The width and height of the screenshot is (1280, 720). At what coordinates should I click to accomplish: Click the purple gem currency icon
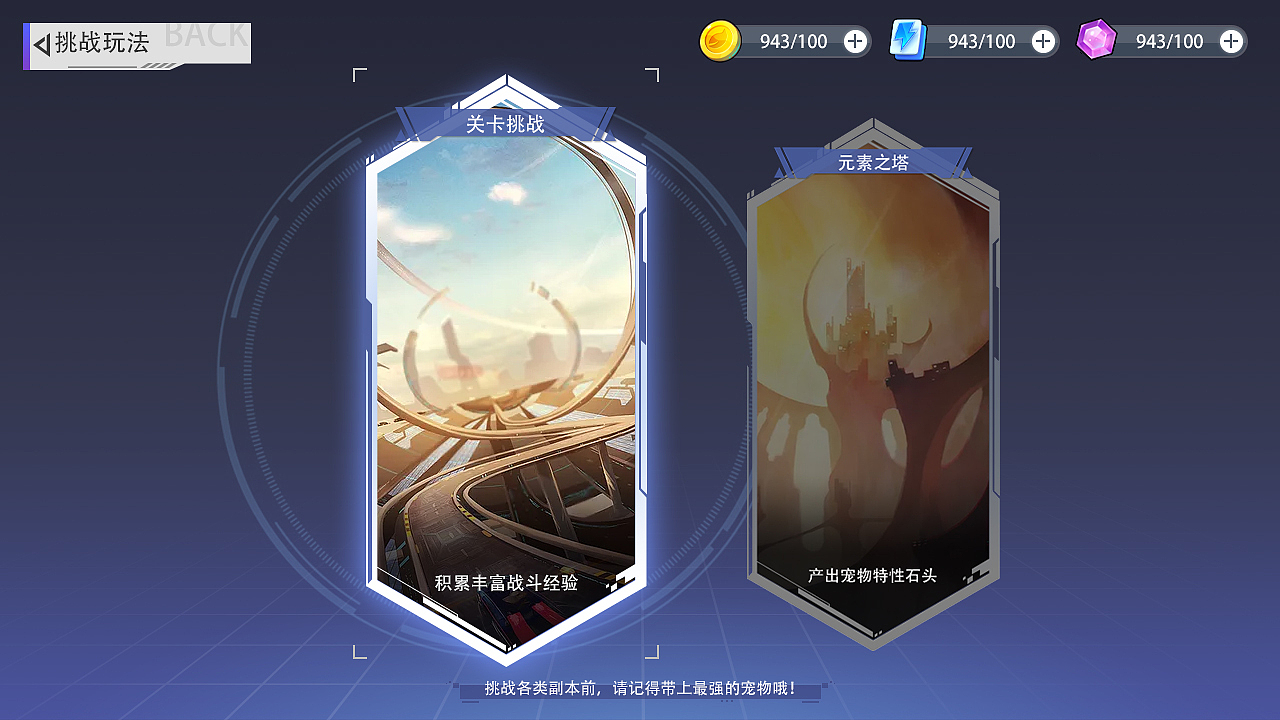(x=1096, y=40)
